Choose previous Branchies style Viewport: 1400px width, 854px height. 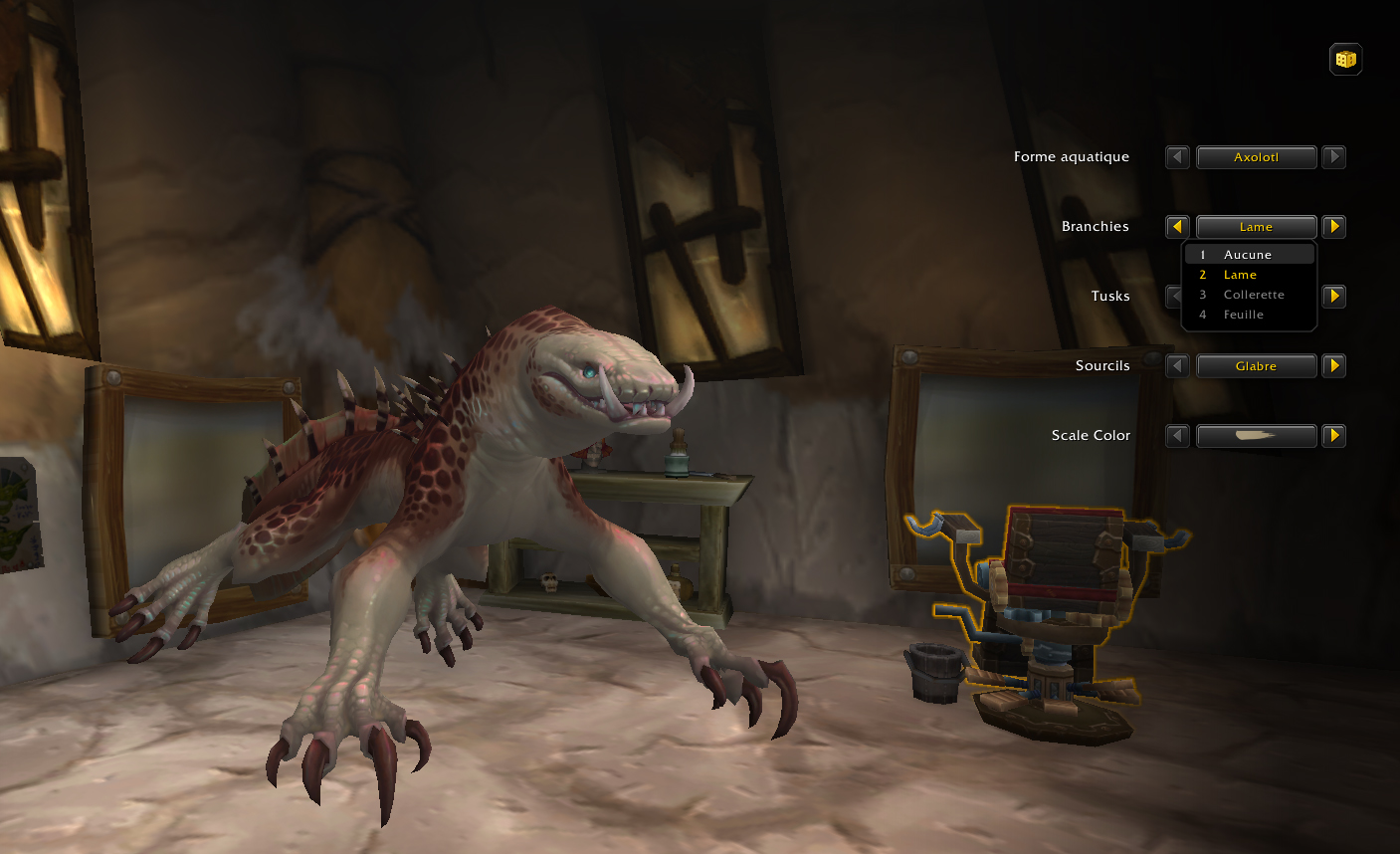click(1177, 227)
